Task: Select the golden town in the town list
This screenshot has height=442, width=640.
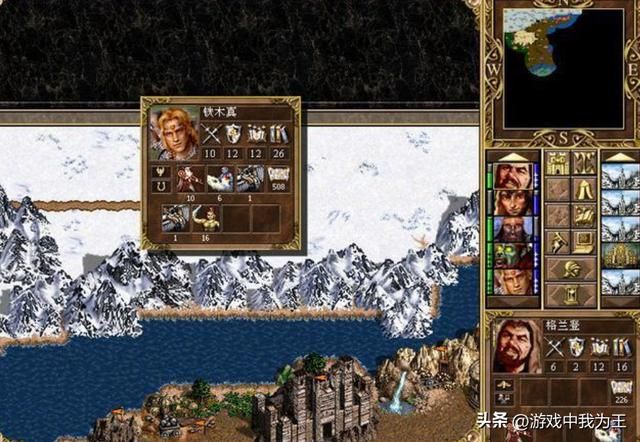Action: pos(619,256)
